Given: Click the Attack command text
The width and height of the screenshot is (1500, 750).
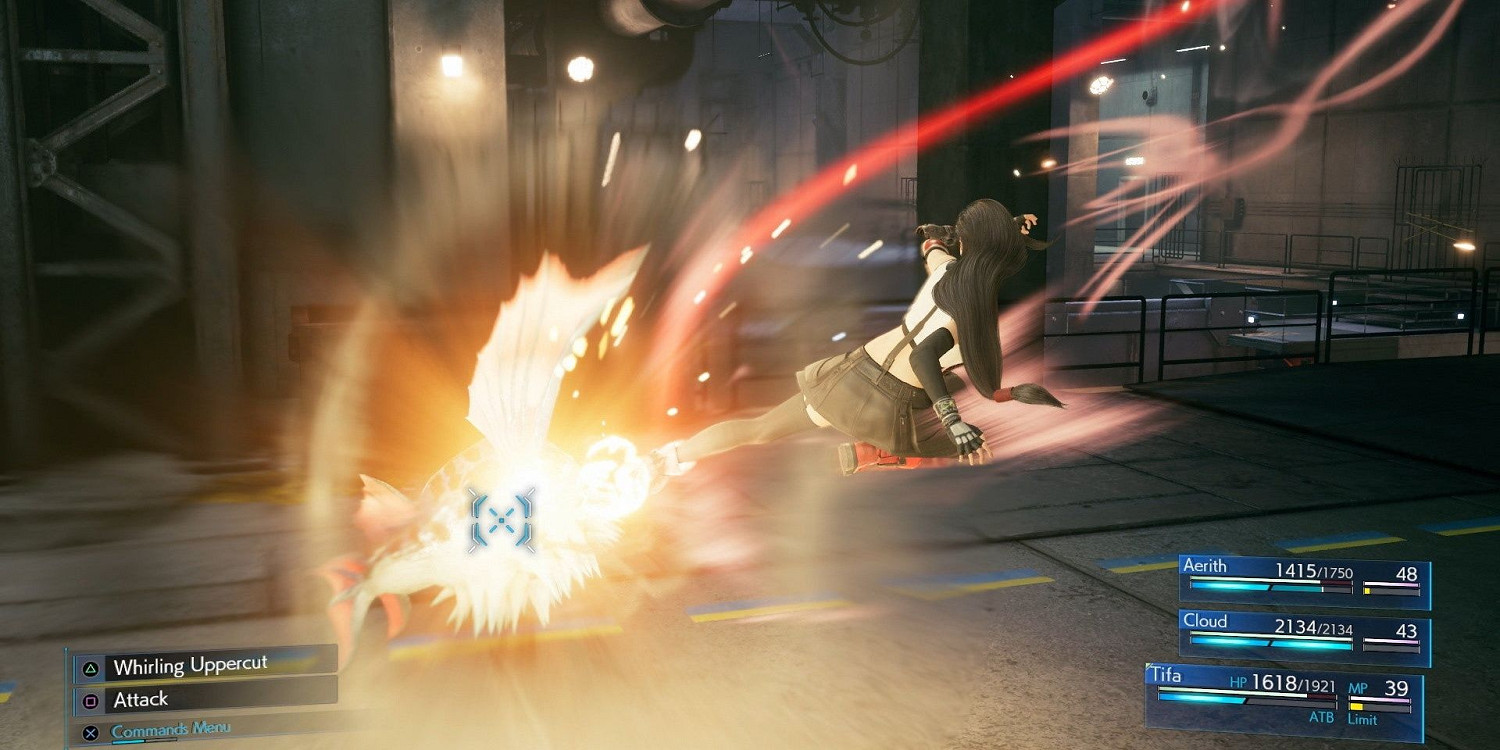Looking at the screenshot, I should coord(140,699).
